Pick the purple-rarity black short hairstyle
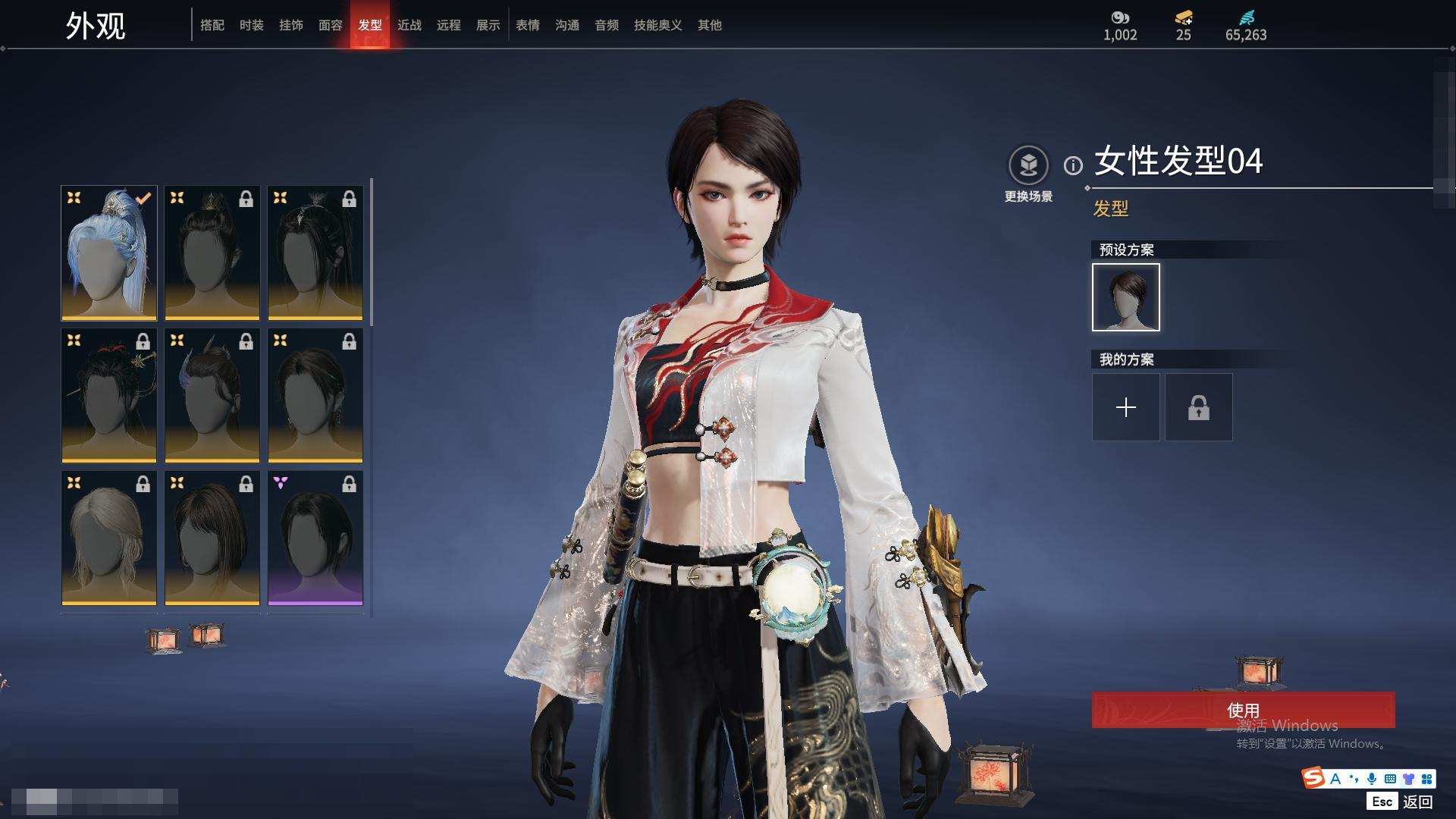The image size is (1456, 819). (315, 538)
